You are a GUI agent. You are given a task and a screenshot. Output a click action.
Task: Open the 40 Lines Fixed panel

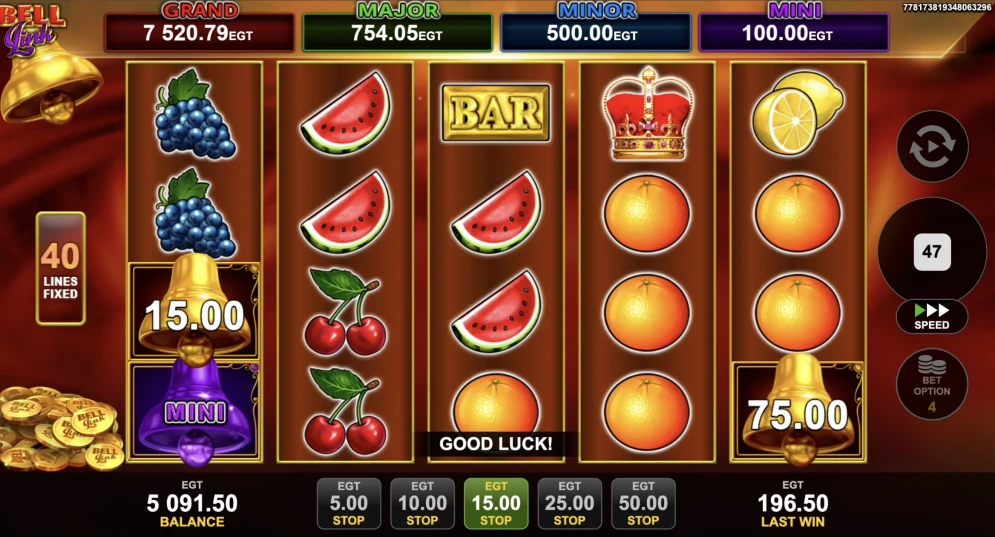tap(60, 268)
